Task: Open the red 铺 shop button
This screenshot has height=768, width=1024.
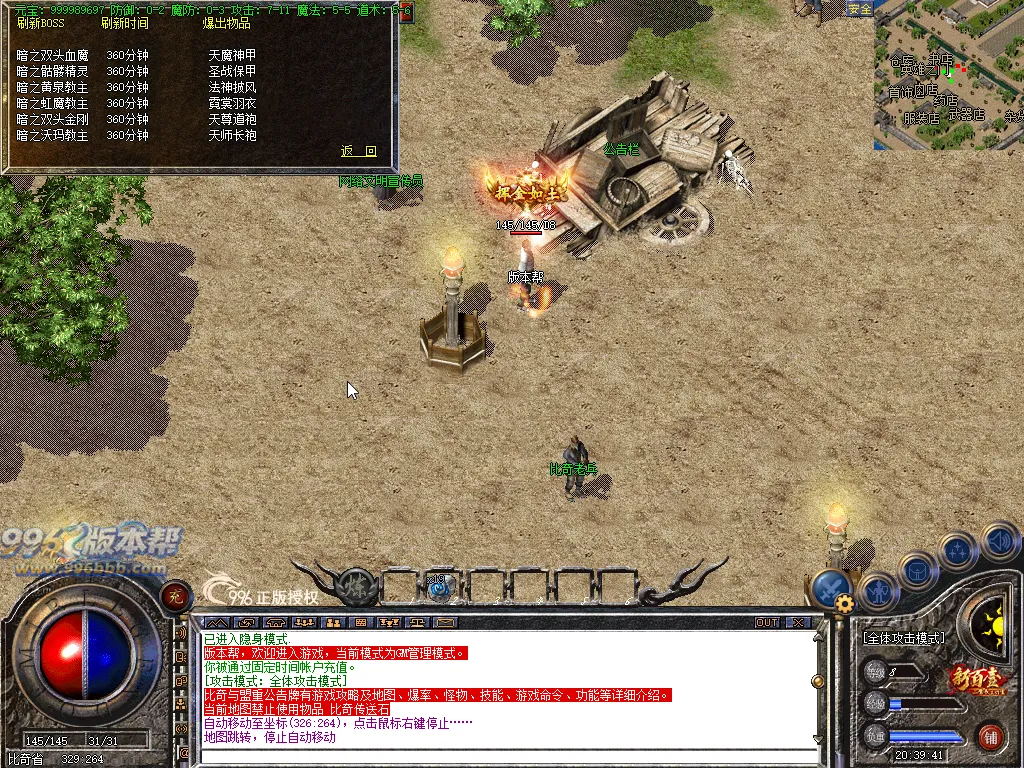Action: (x=991, y=737)
